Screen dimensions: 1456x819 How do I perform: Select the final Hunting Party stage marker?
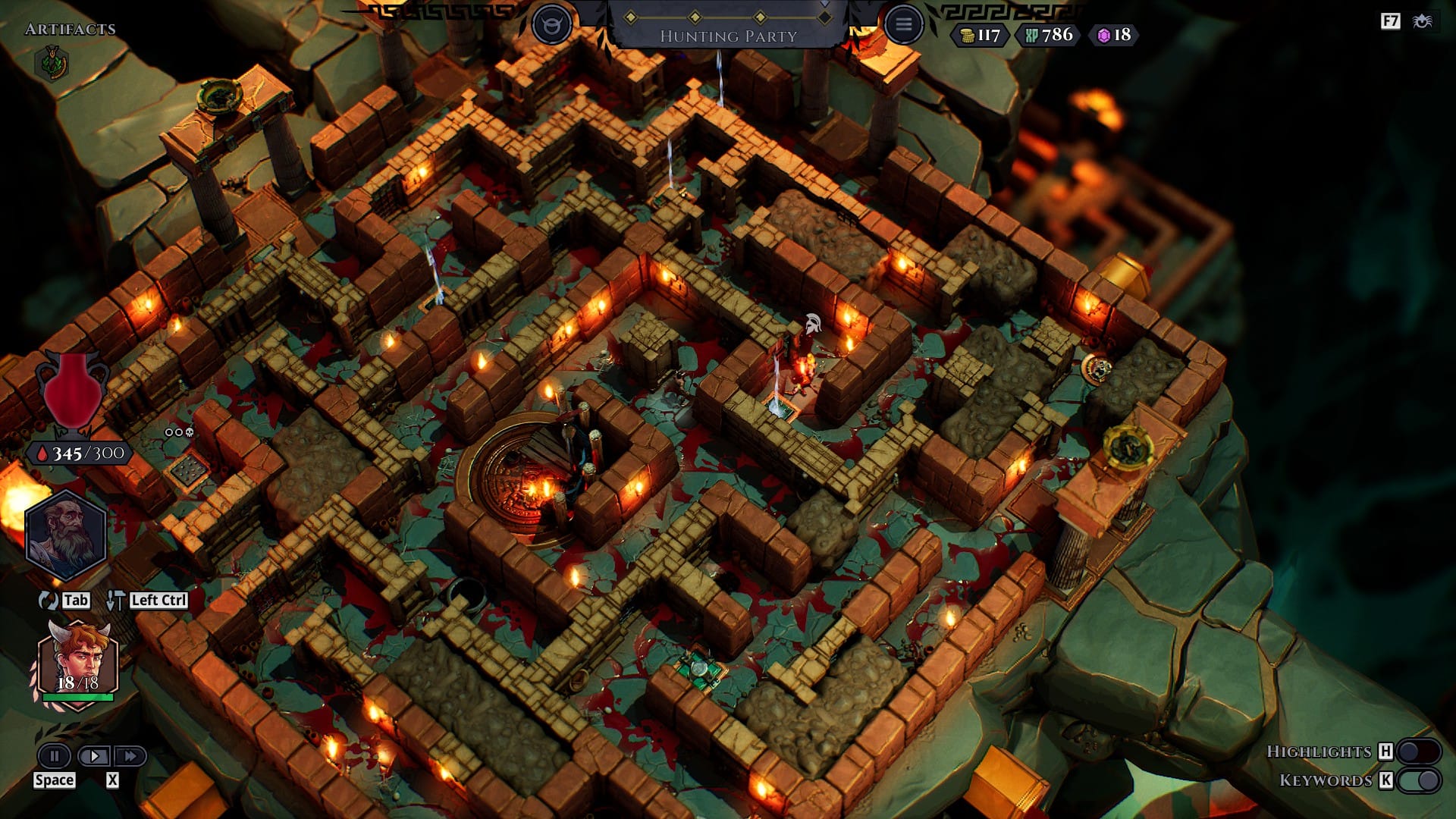[x=824, y=17]
